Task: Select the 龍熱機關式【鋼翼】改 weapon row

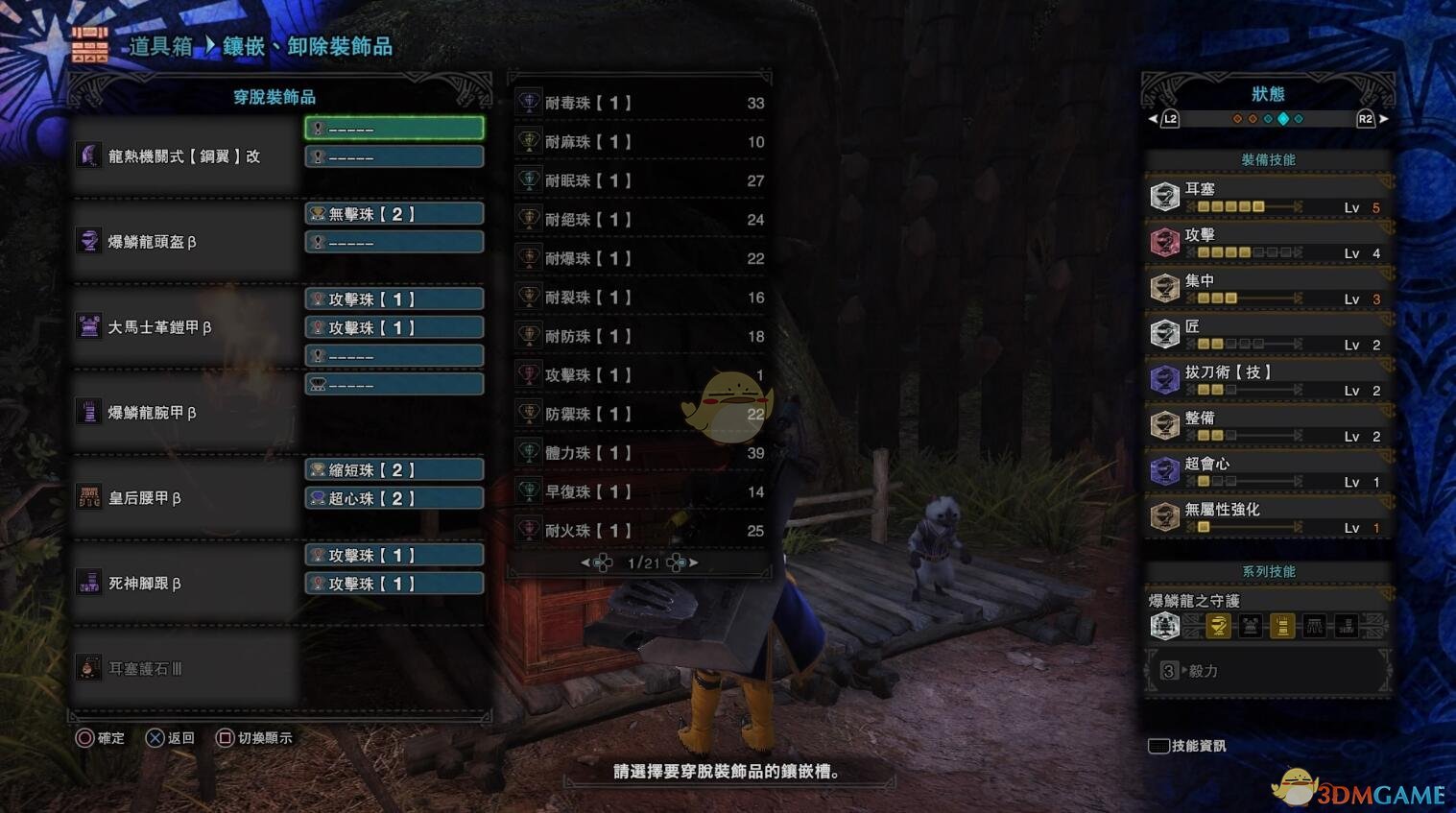Action: coord(184,156)
